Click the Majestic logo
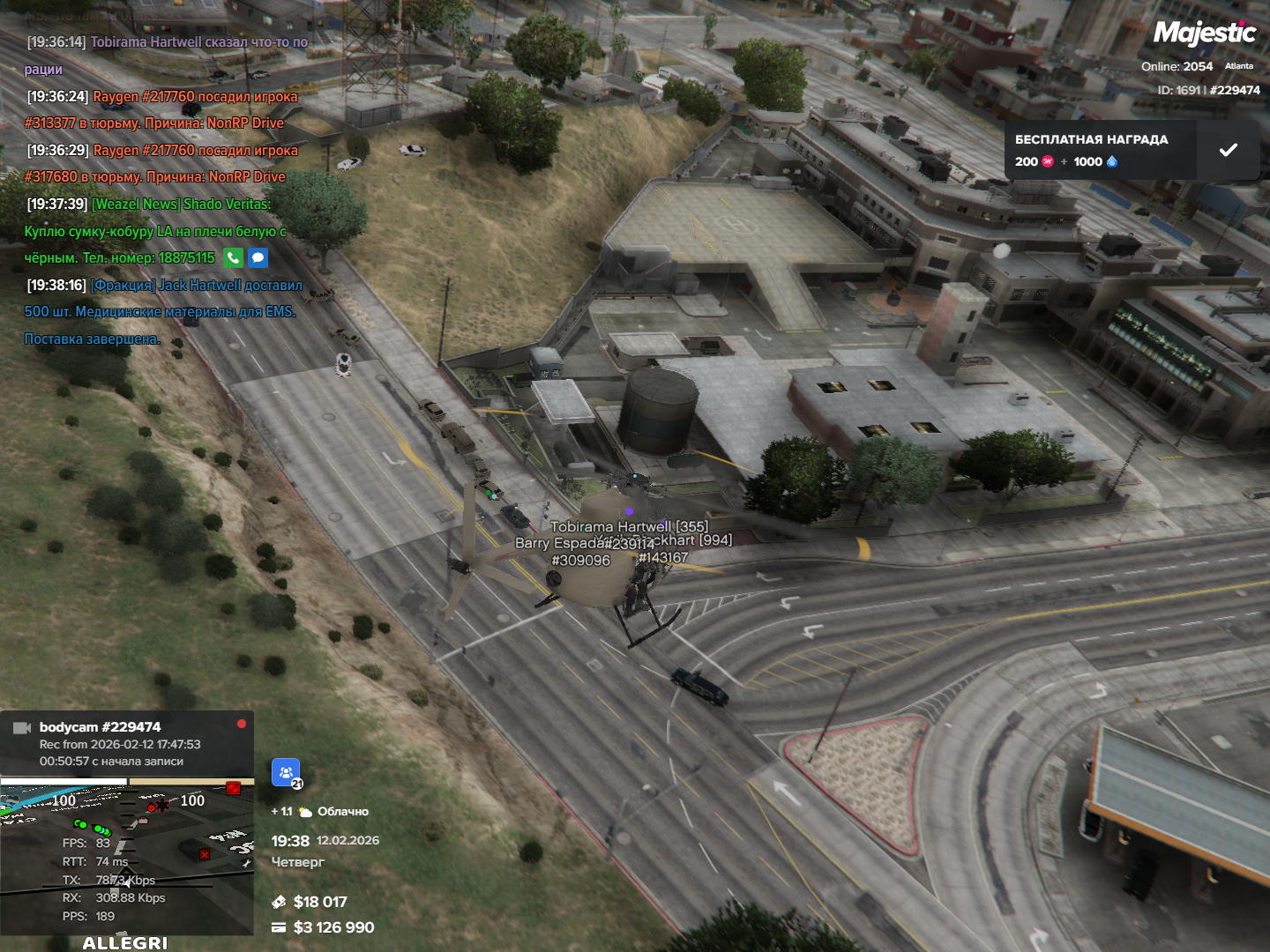1270x952 pixels. tap(1204, 33)
